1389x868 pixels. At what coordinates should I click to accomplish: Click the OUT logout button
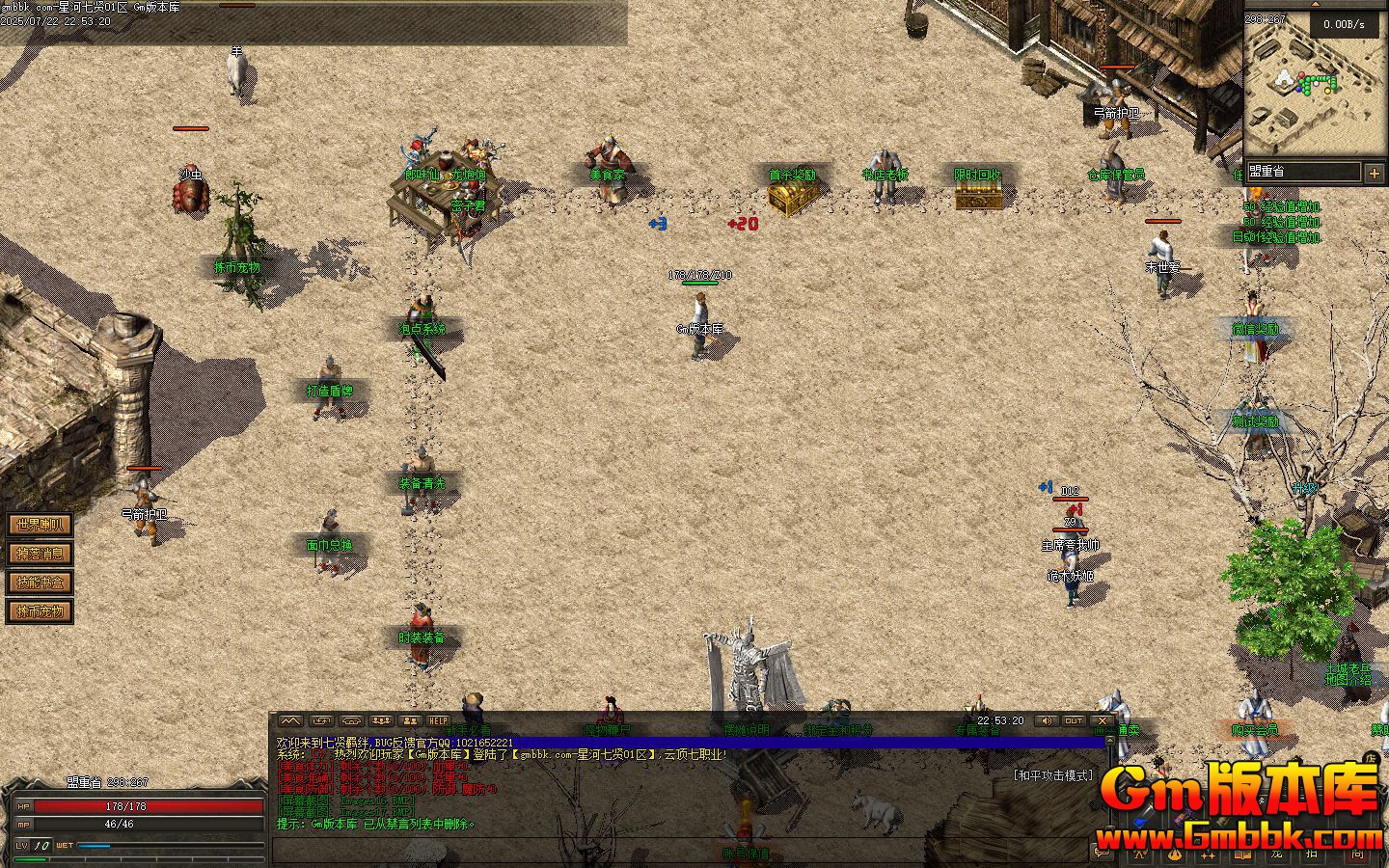[1074, 720]
